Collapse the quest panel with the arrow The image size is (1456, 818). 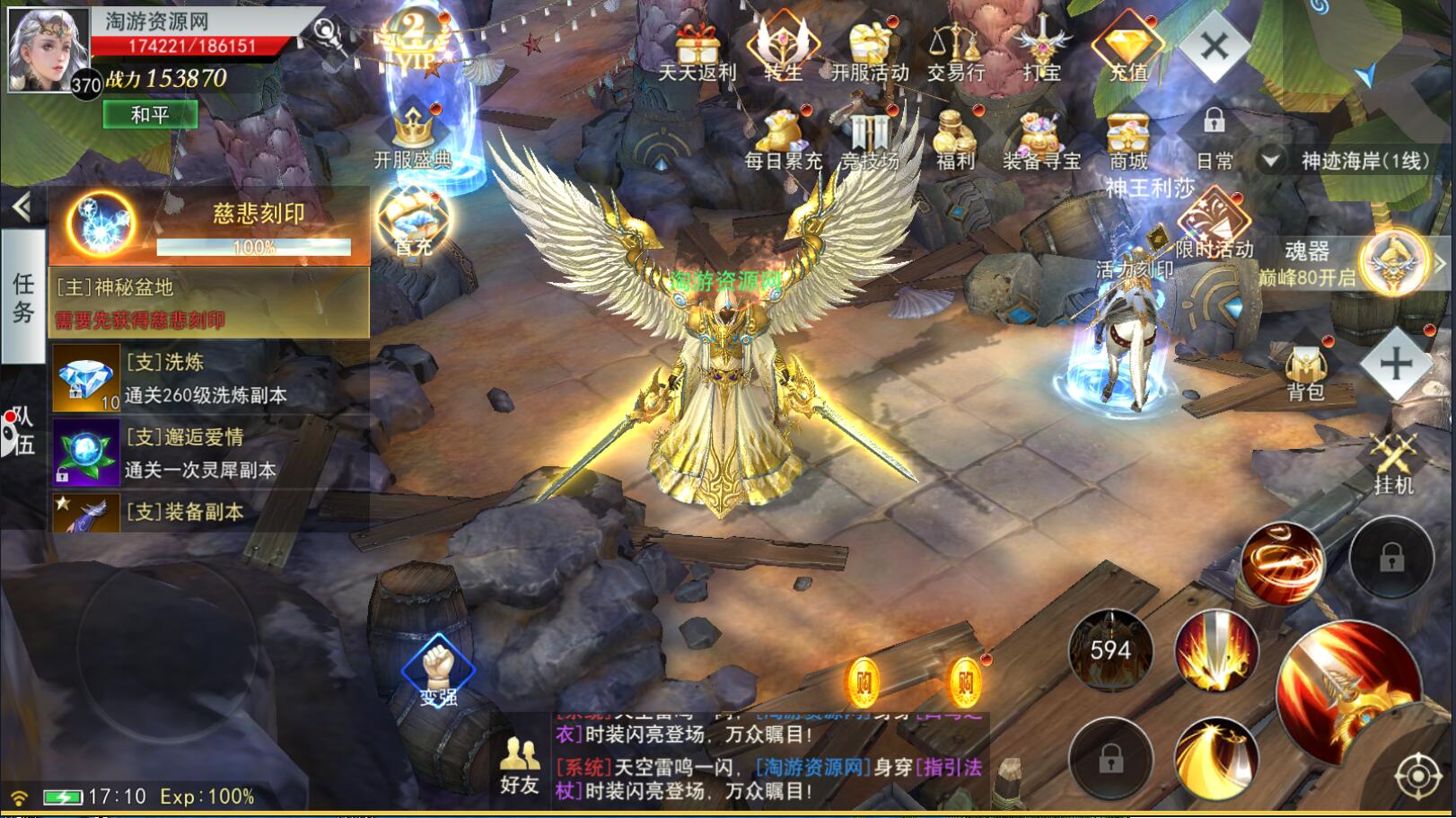22,208
